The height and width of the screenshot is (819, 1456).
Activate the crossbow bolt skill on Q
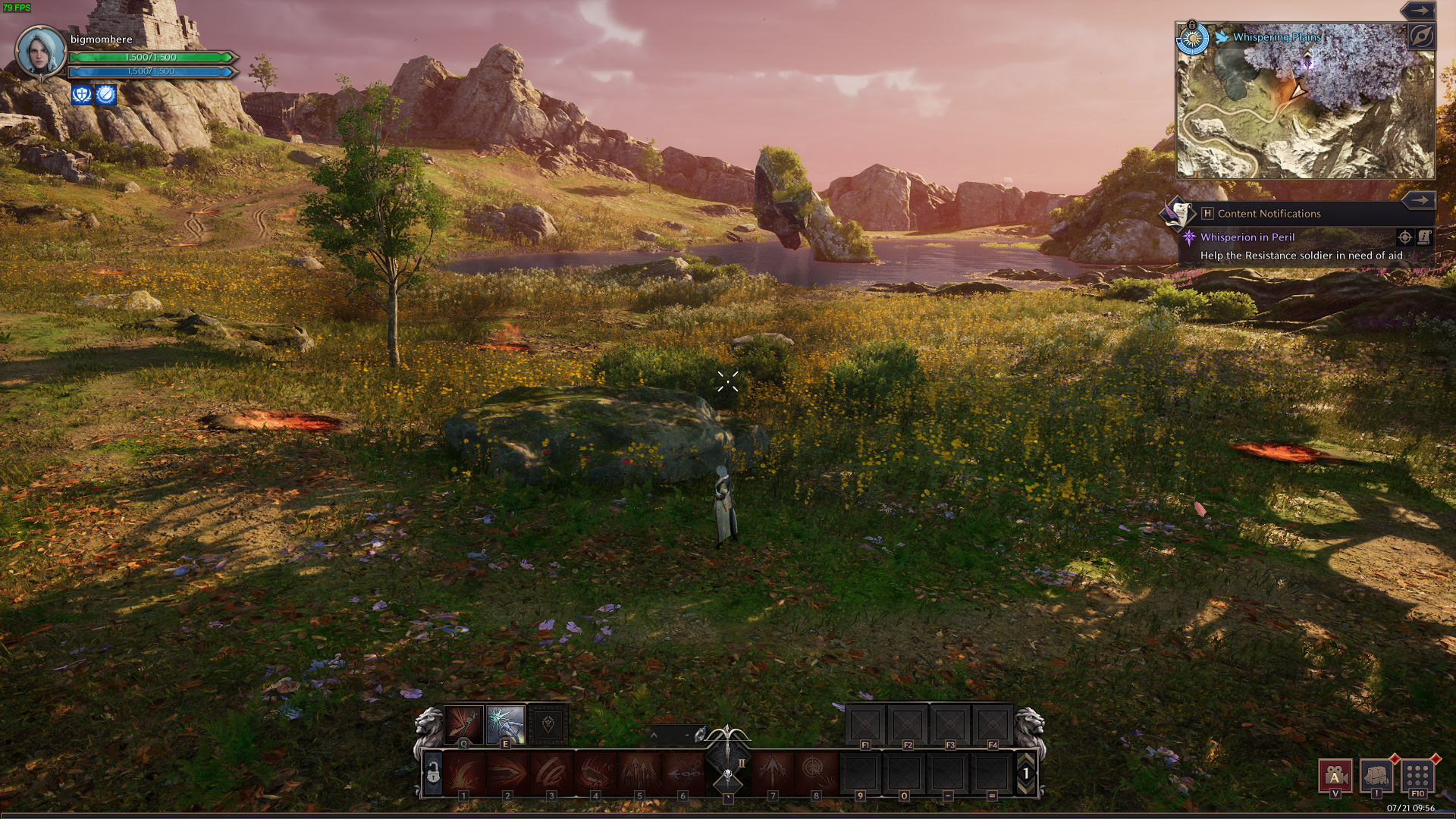pos(463,724)
